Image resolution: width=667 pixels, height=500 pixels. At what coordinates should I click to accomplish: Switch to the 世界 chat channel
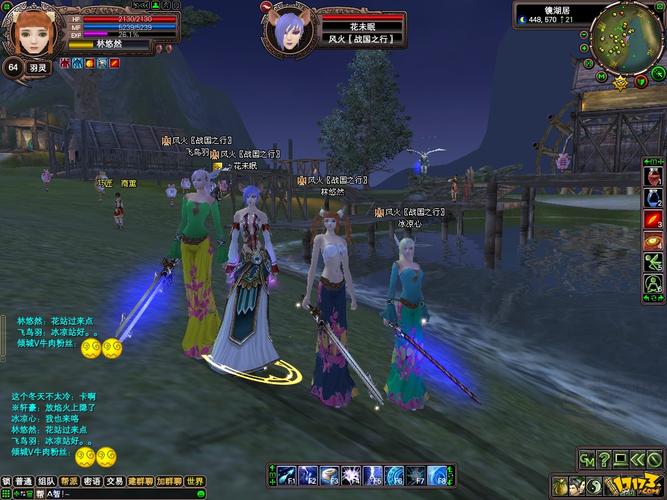(194, 481)
